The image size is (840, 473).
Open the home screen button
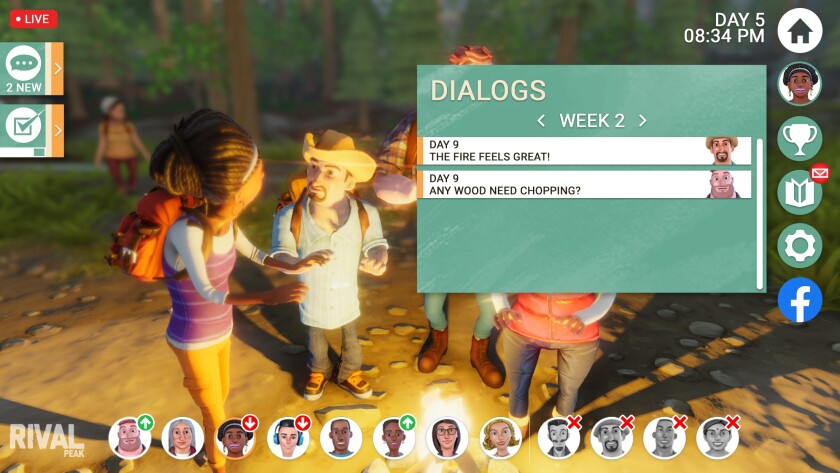(799, 29)
